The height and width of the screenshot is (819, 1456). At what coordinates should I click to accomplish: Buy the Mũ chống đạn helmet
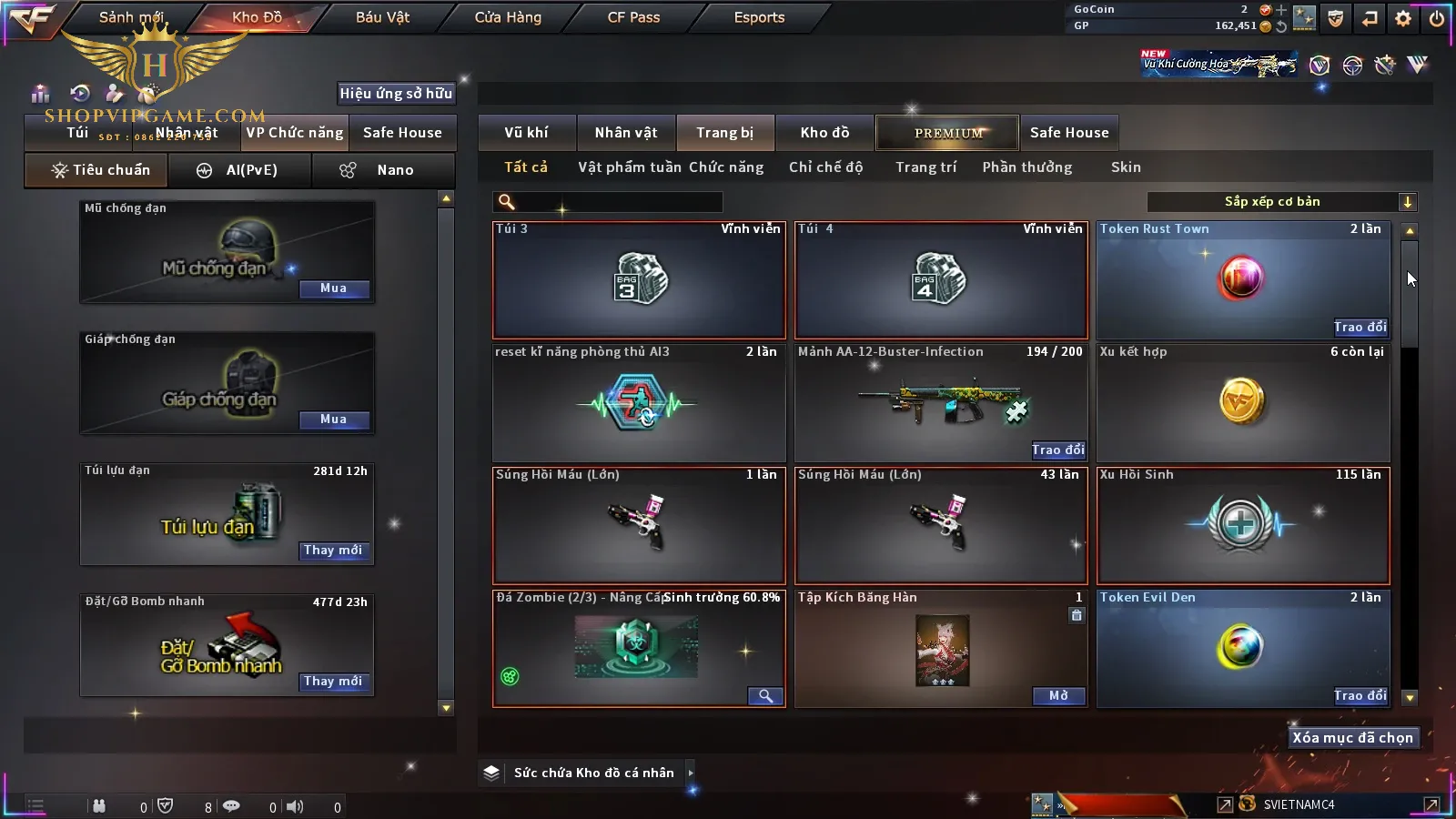click(334, 288)
